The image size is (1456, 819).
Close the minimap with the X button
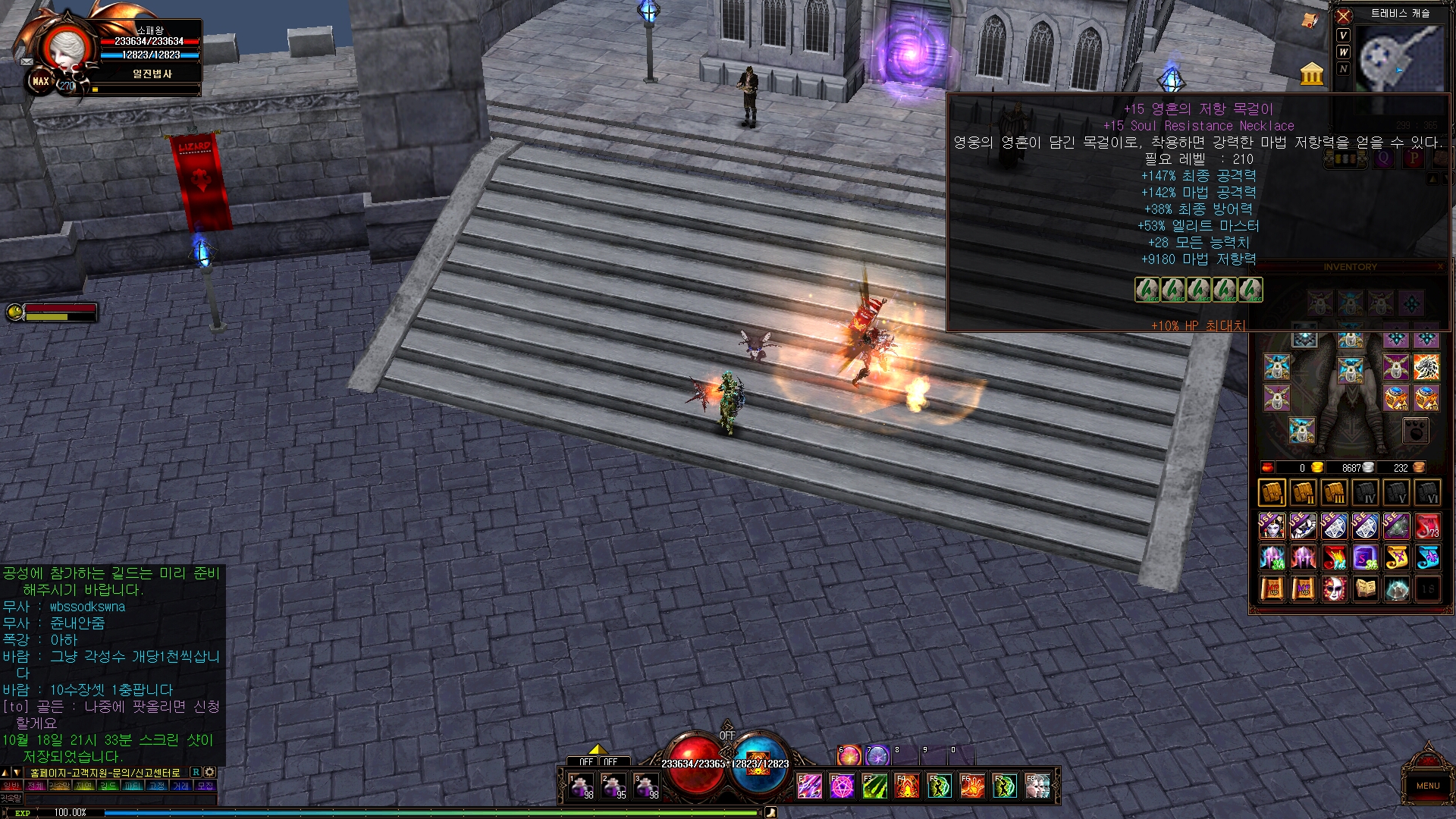point(1344,16)
